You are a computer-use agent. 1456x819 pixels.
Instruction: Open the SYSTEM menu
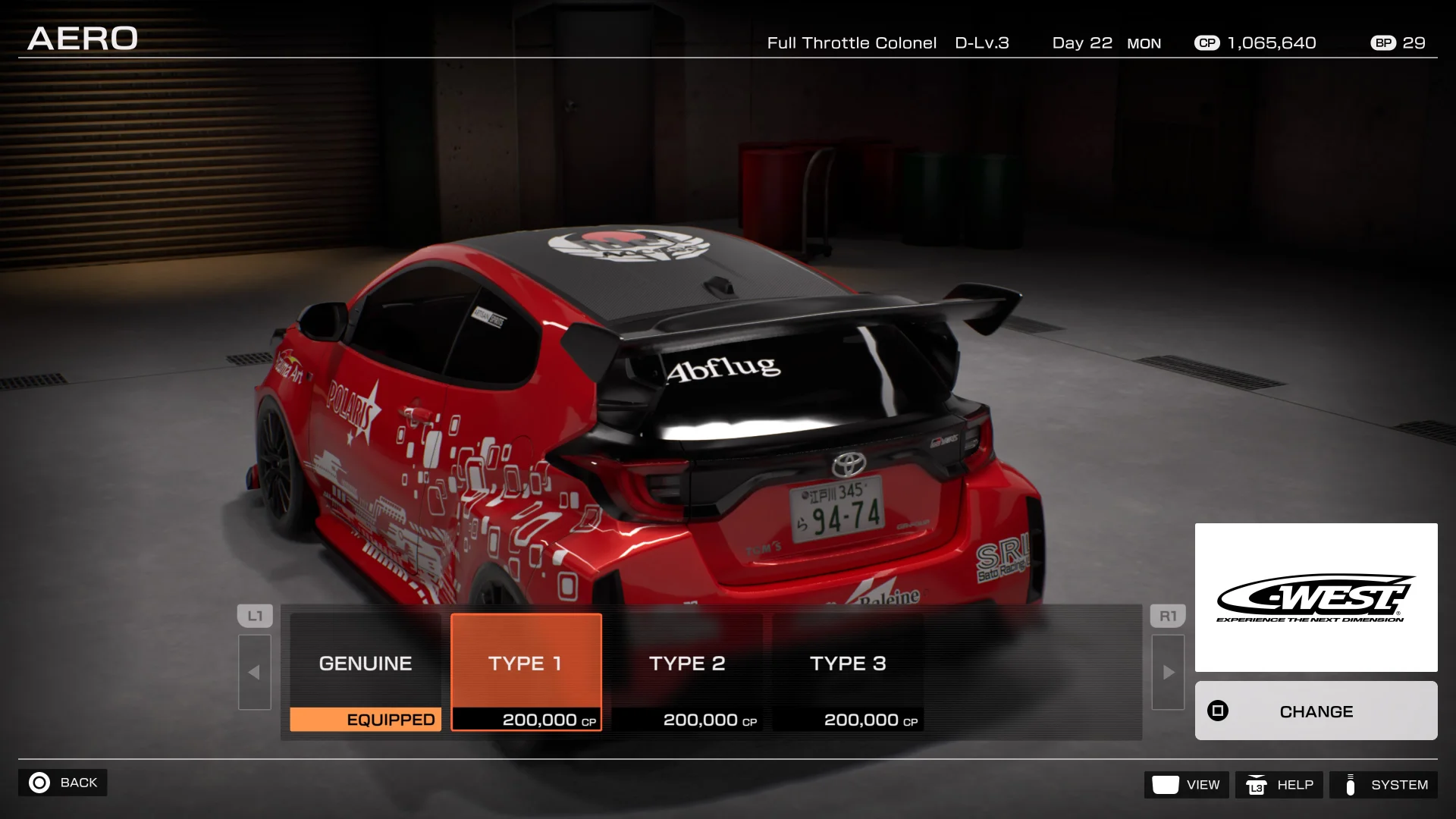pos(1384,785)
